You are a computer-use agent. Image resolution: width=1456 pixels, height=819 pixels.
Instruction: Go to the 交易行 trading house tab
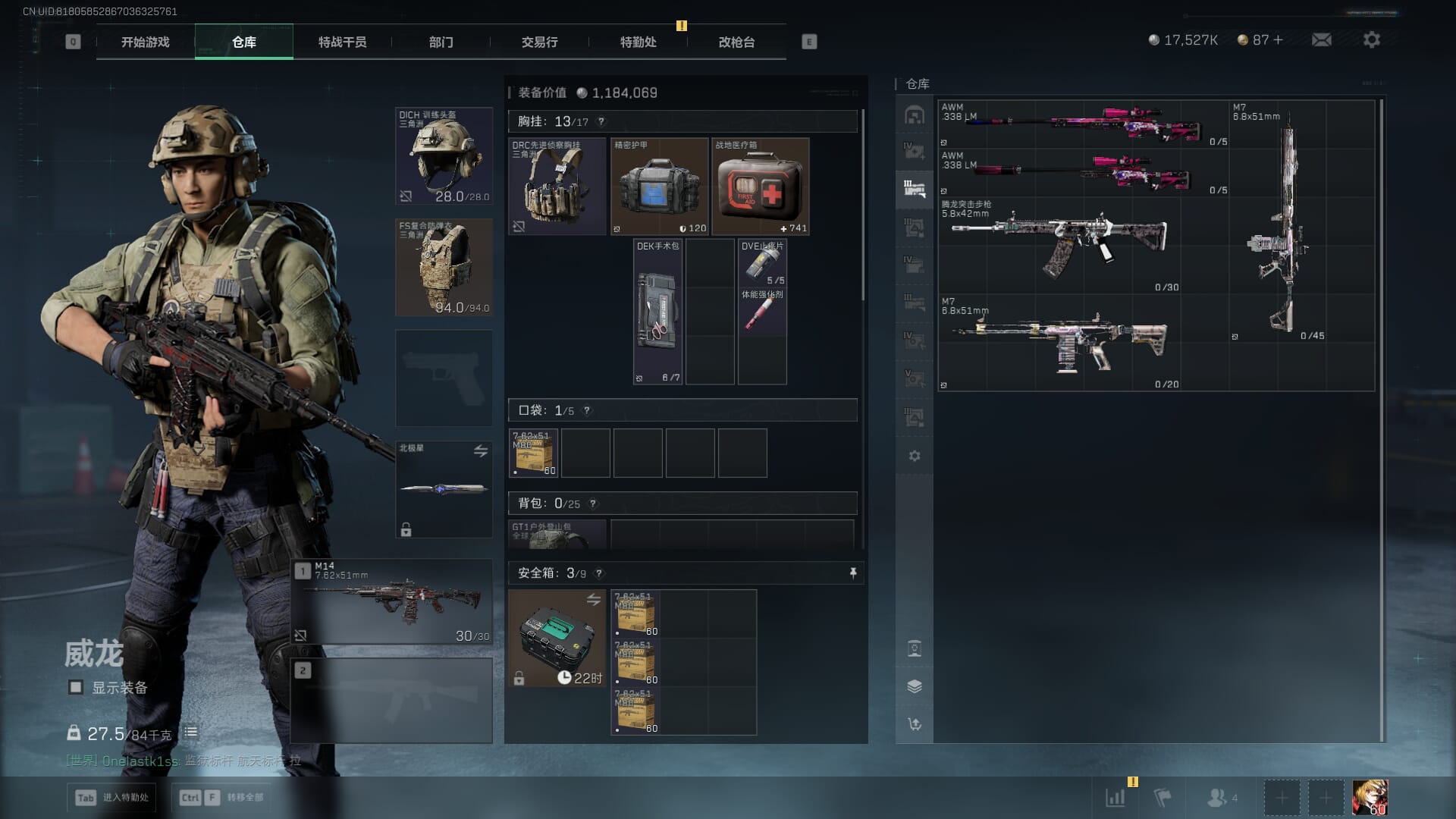pos(539,42)
